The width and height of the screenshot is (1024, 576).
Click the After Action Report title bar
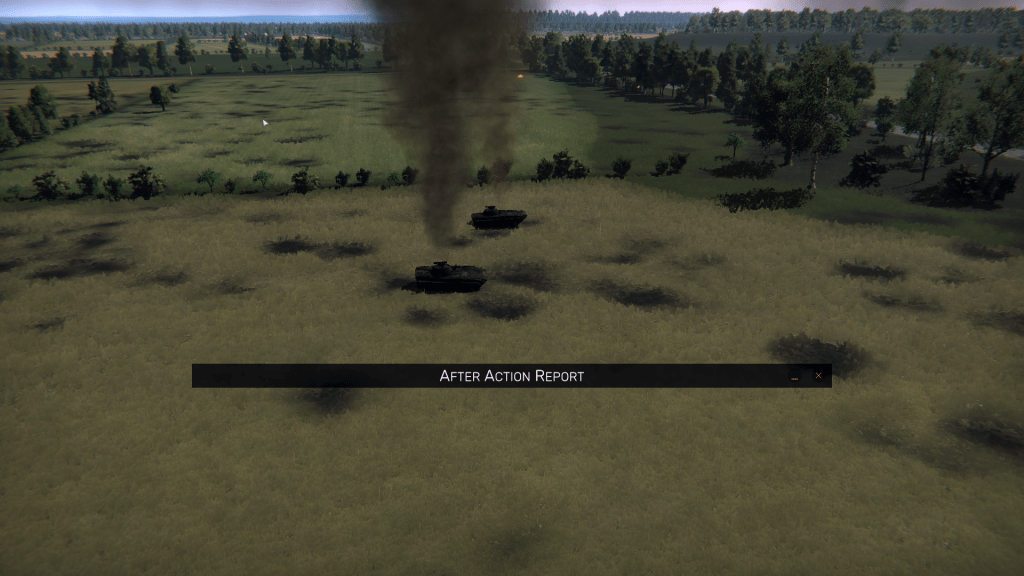(x=511, y=376)
